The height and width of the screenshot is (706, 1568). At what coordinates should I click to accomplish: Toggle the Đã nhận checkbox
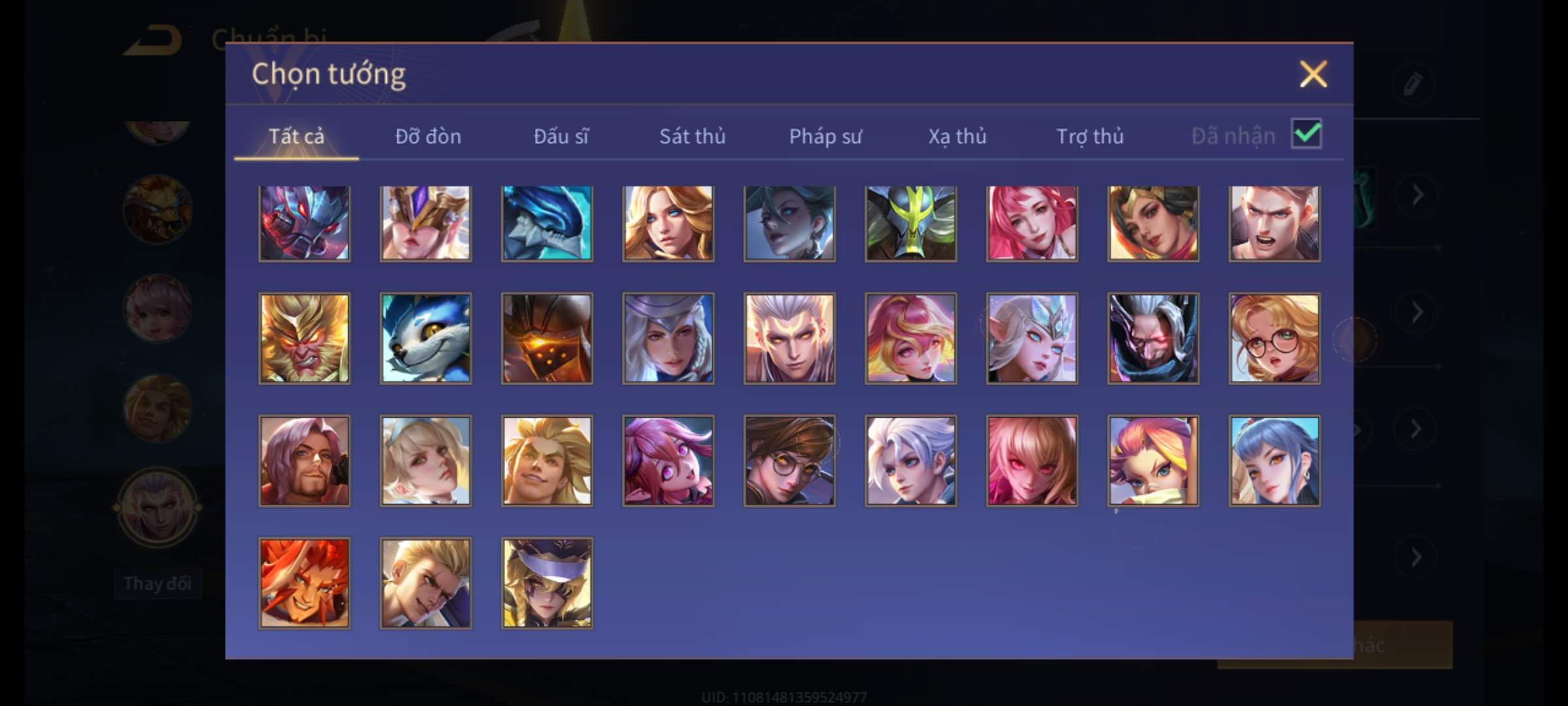click(1306, 134)
